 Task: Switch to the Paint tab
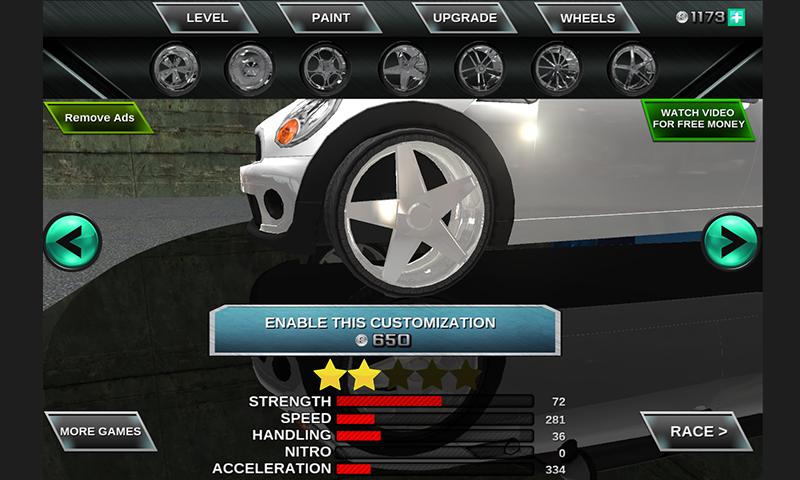[330, 18]
